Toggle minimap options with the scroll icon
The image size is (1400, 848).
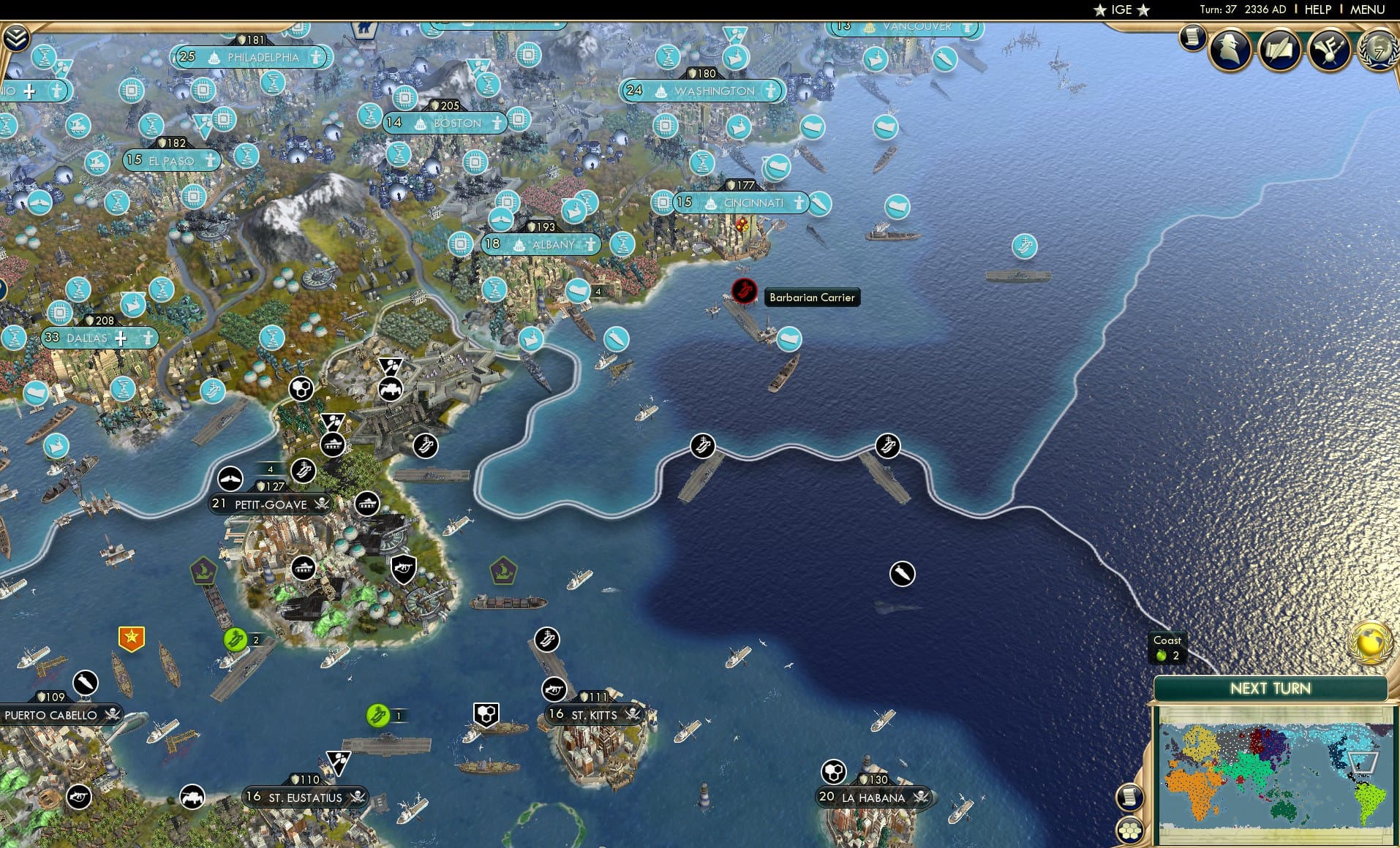(x=1131, y=798)
